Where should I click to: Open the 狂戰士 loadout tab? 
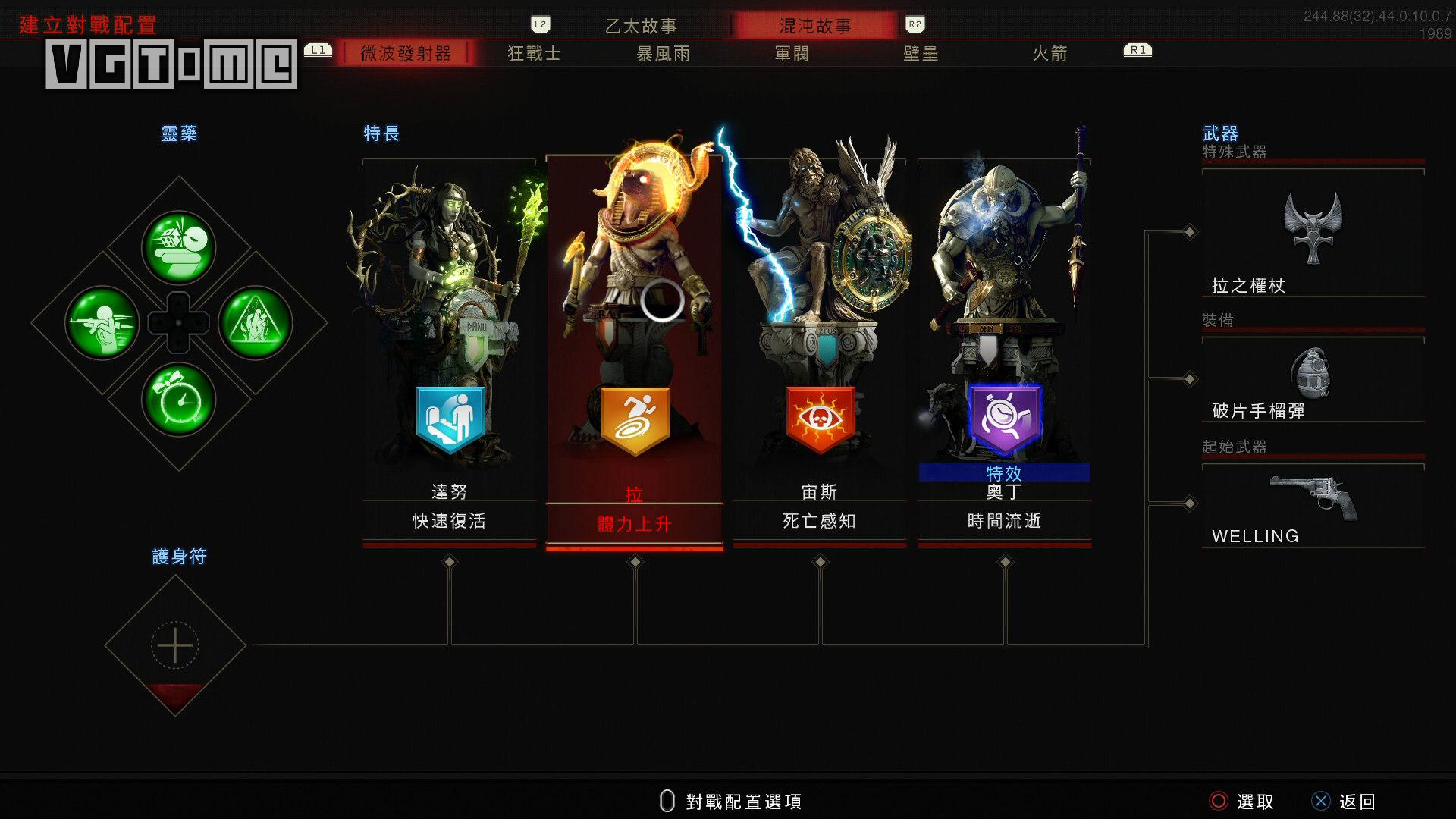pos(535,54)
